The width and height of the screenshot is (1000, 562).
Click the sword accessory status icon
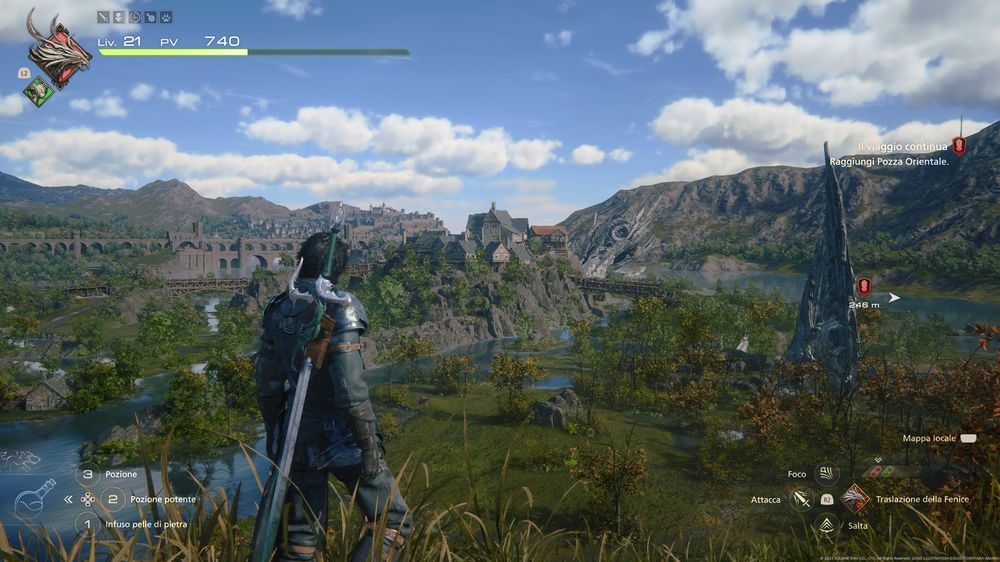(103, 17)
